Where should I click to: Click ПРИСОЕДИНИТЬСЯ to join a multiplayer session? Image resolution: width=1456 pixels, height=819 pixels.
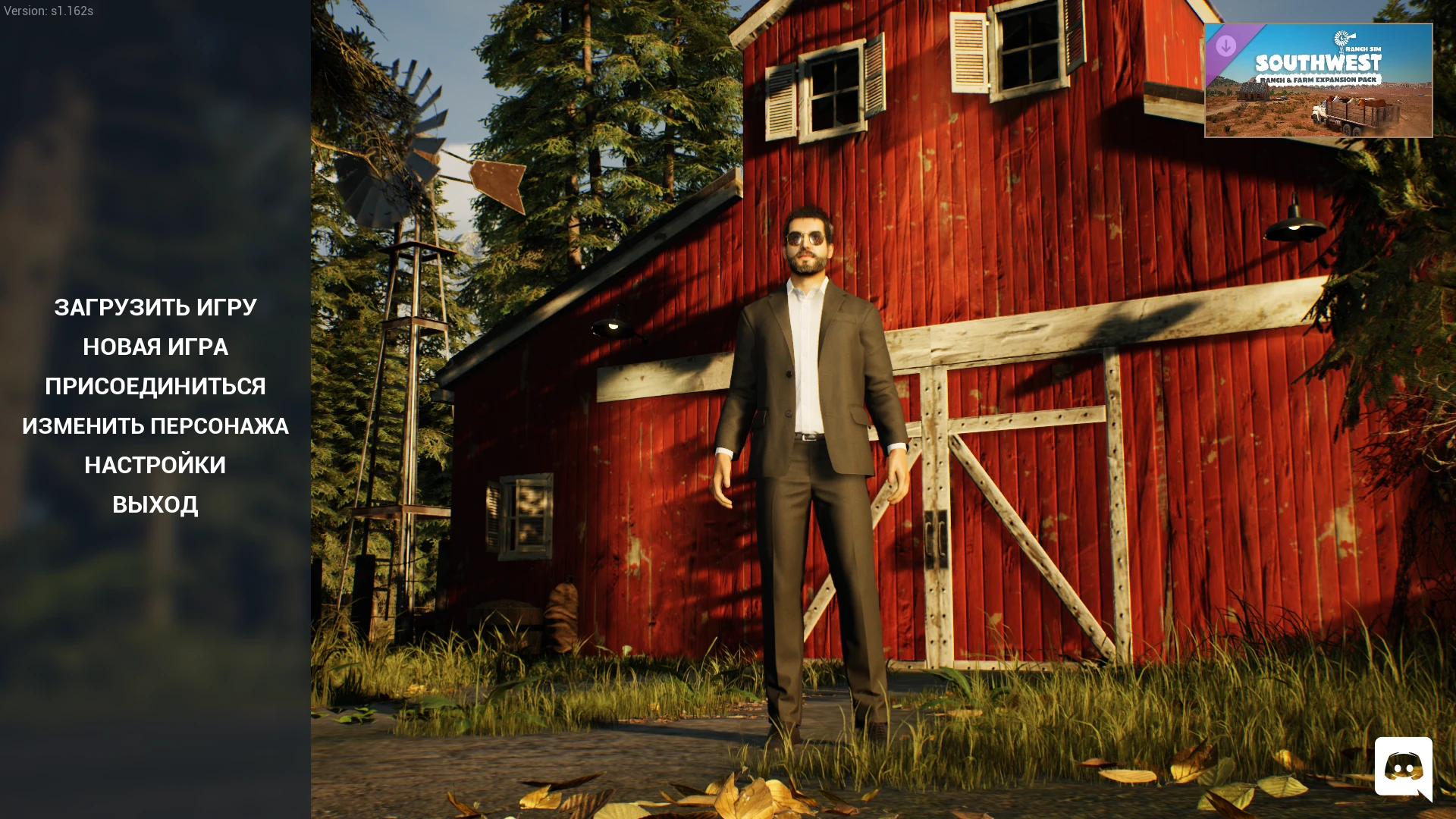click(x=155, y=386)
